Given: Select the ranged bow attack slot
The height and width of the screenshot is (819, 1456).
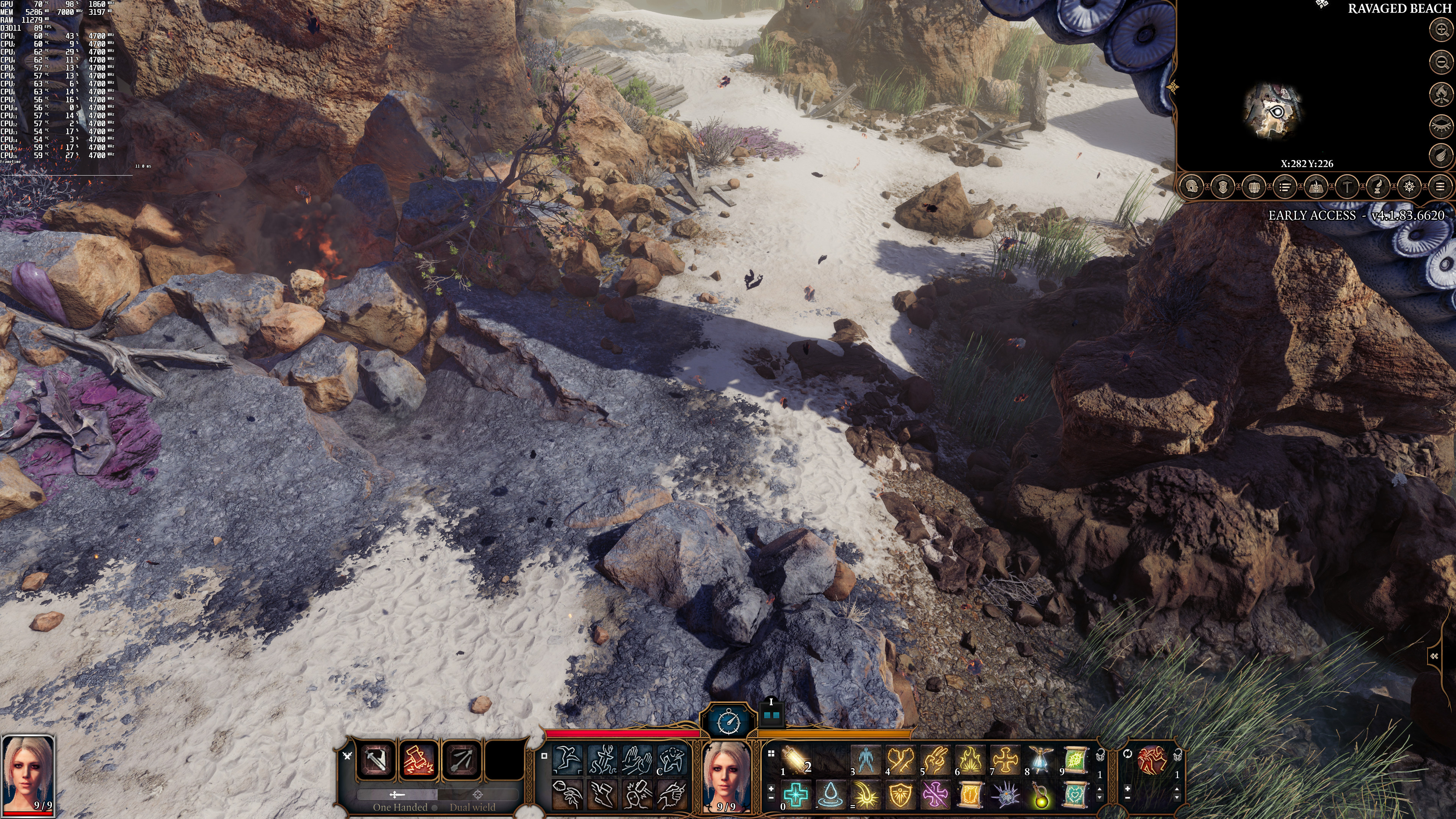Looking at the screenshot, I should coord(462,759).
